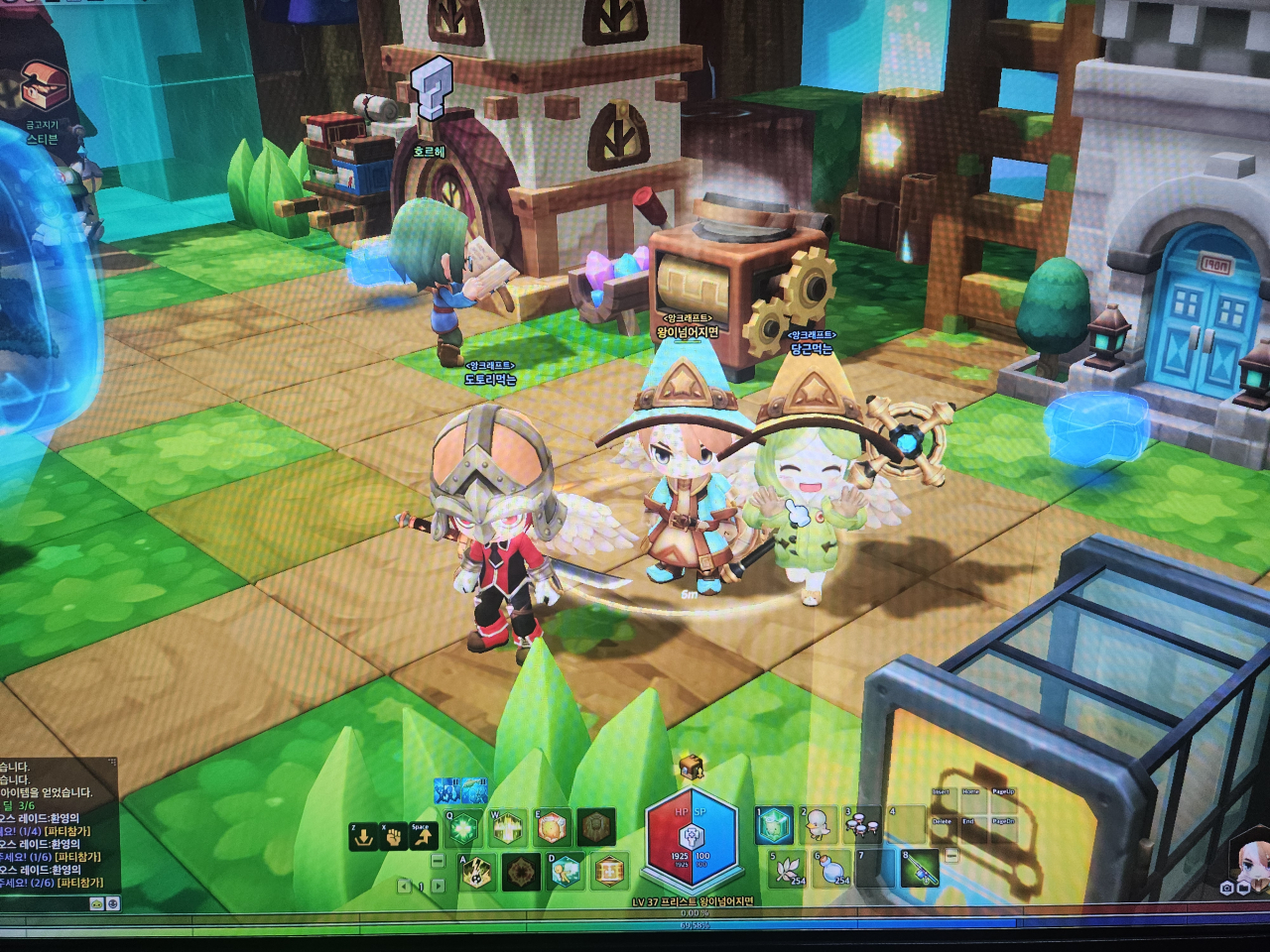
Task: Equip the fishing rod in slot 8
Action: point(918,869)
